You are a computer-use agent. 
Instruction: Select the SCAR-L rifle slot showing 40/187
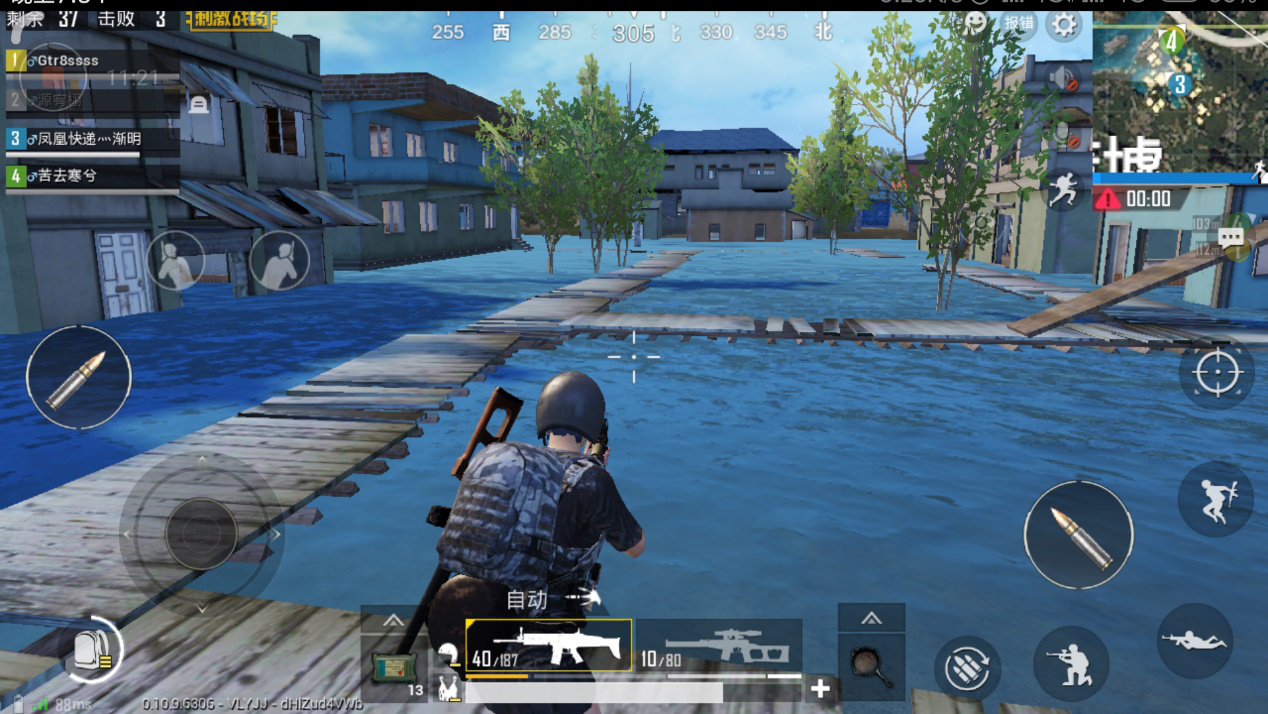pyautogui.click(x=548, y=645)
